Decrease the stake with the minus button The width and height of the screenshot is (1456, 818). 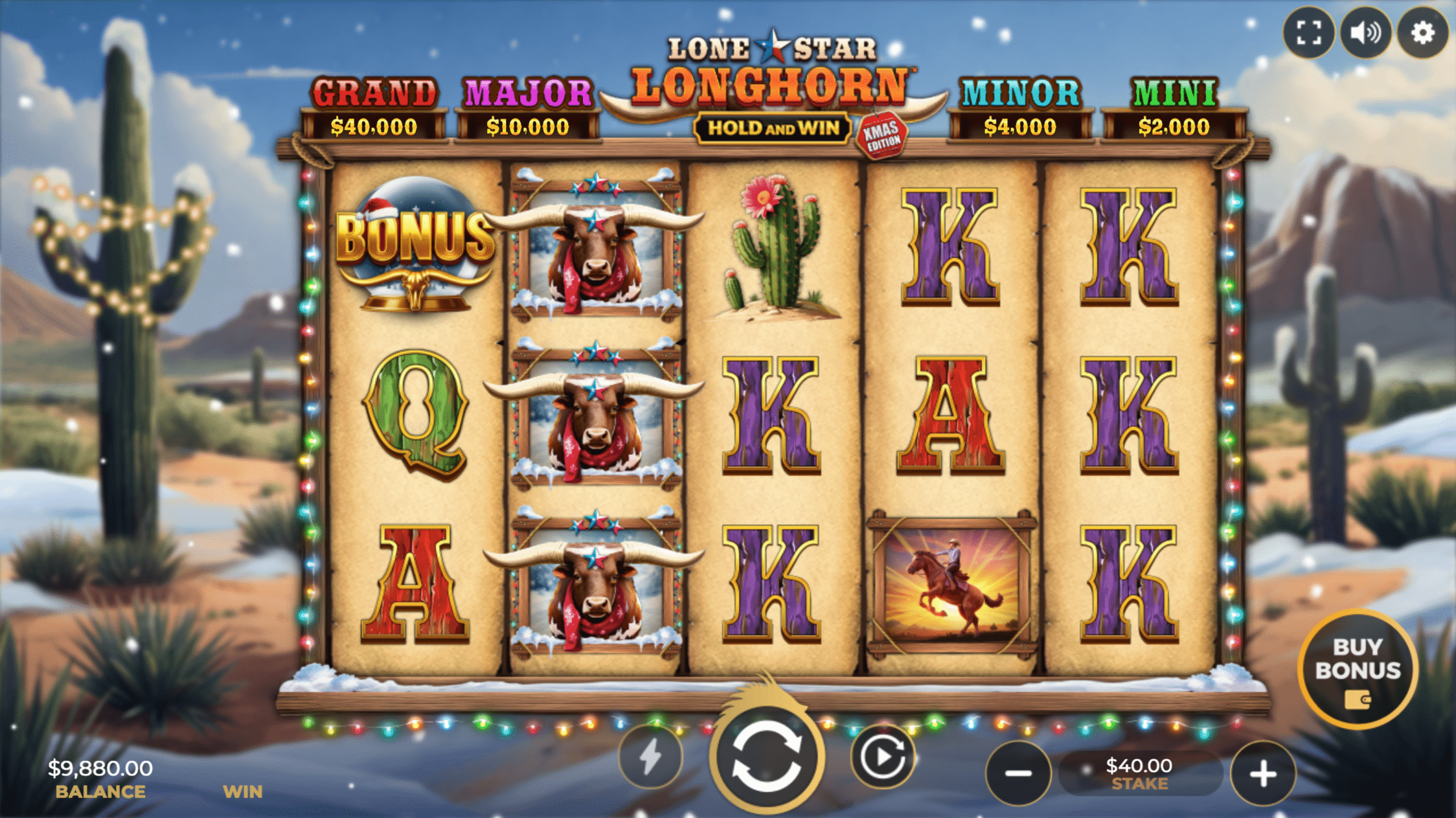tap(1018, 773)
